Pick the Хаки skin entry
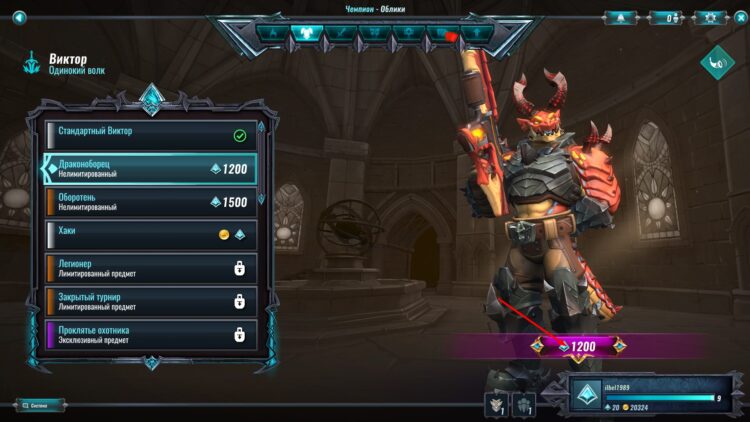750x422 pixels. 150,235
